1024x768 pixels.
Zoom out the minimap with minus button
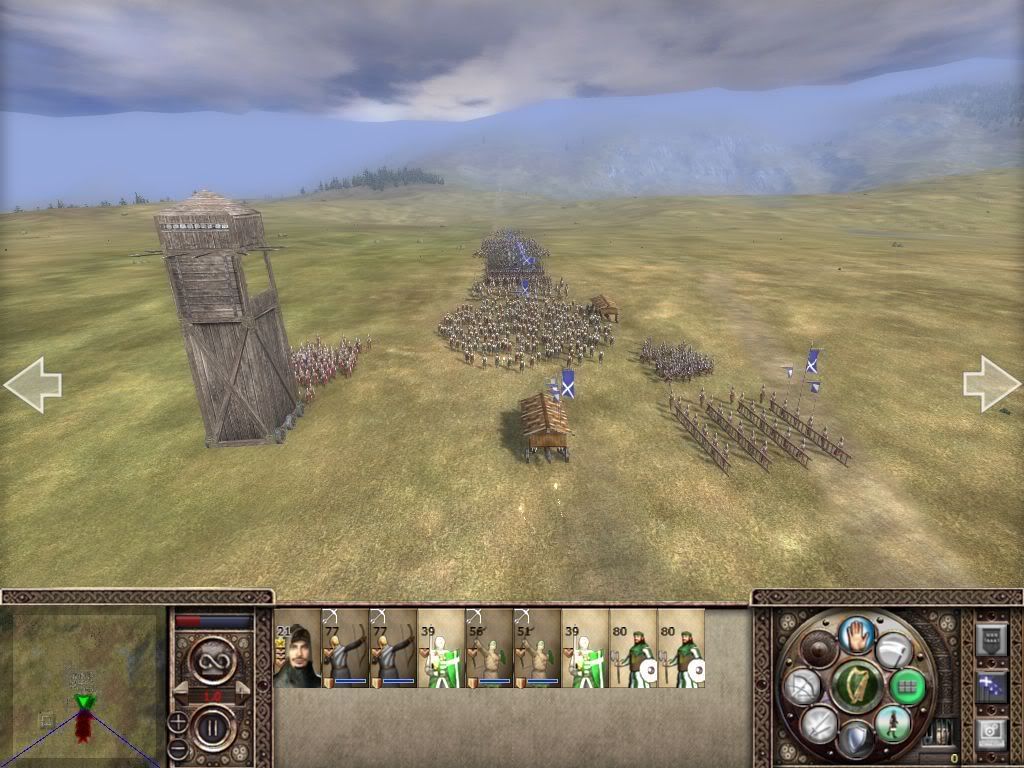(178, 747)
